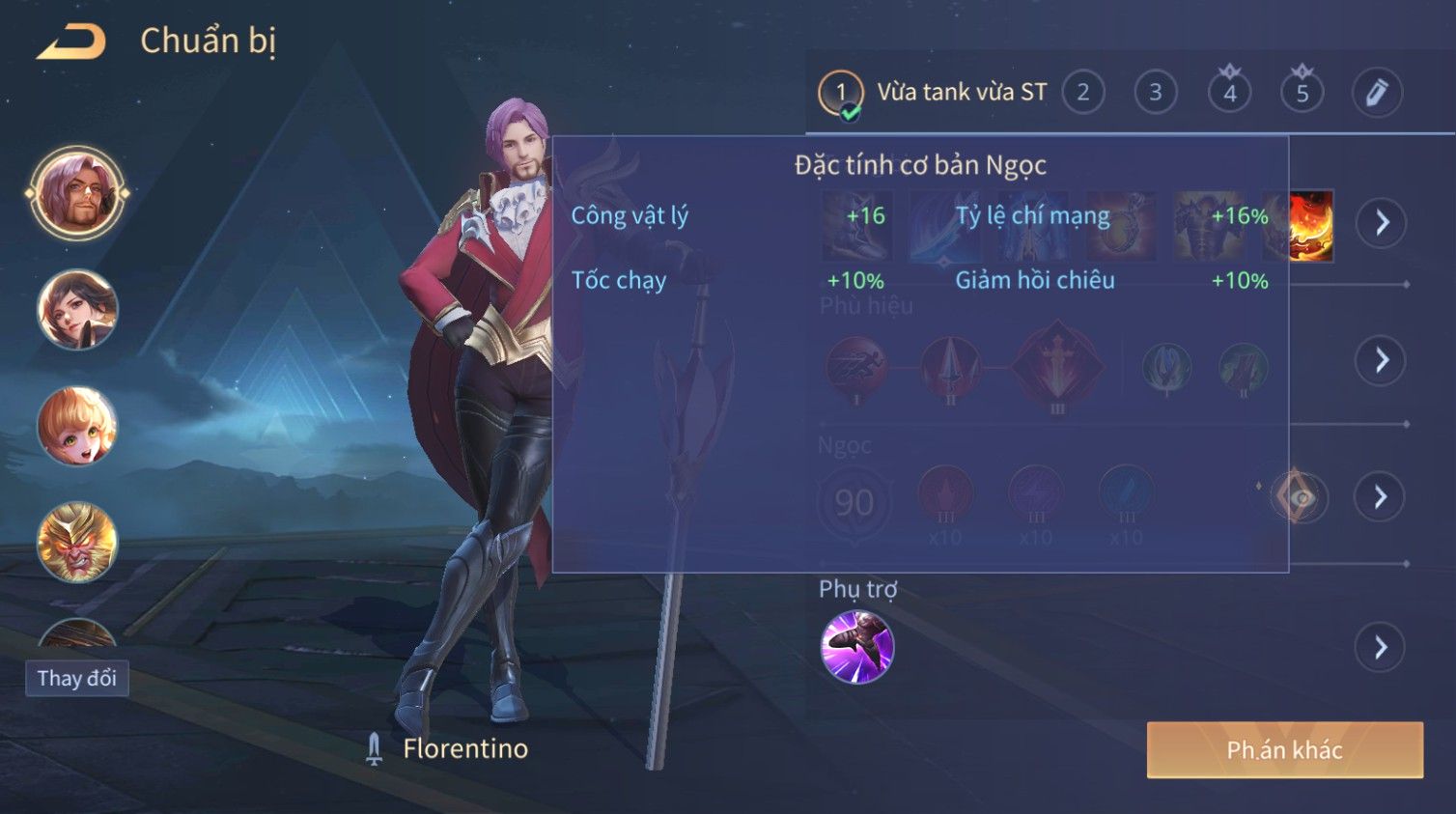Open the Phụ trợ selection arrow
The image size is (1456, 814).
coord(1382,647)
